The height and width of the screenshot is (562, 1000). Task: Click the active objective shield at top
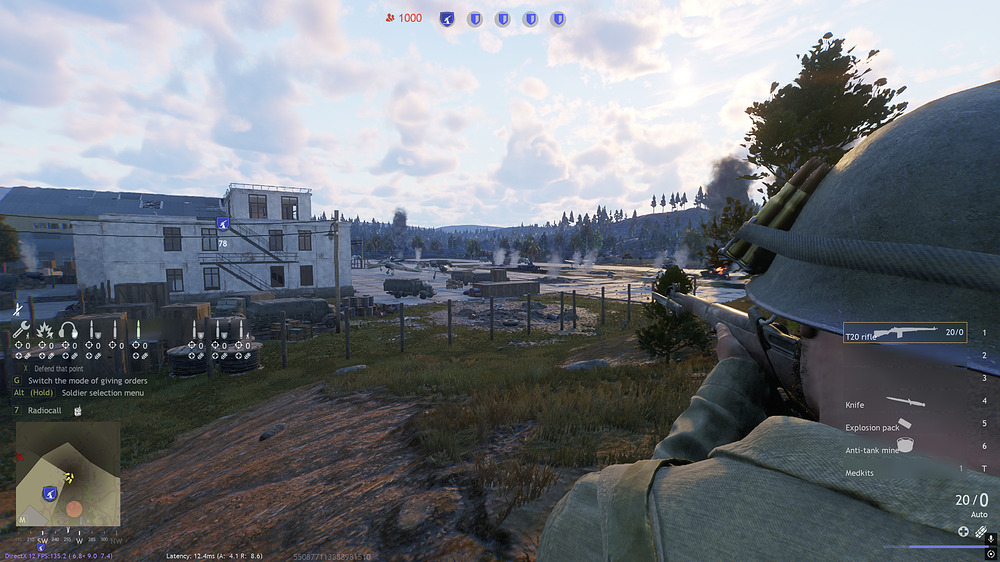(x=447, y=18)
